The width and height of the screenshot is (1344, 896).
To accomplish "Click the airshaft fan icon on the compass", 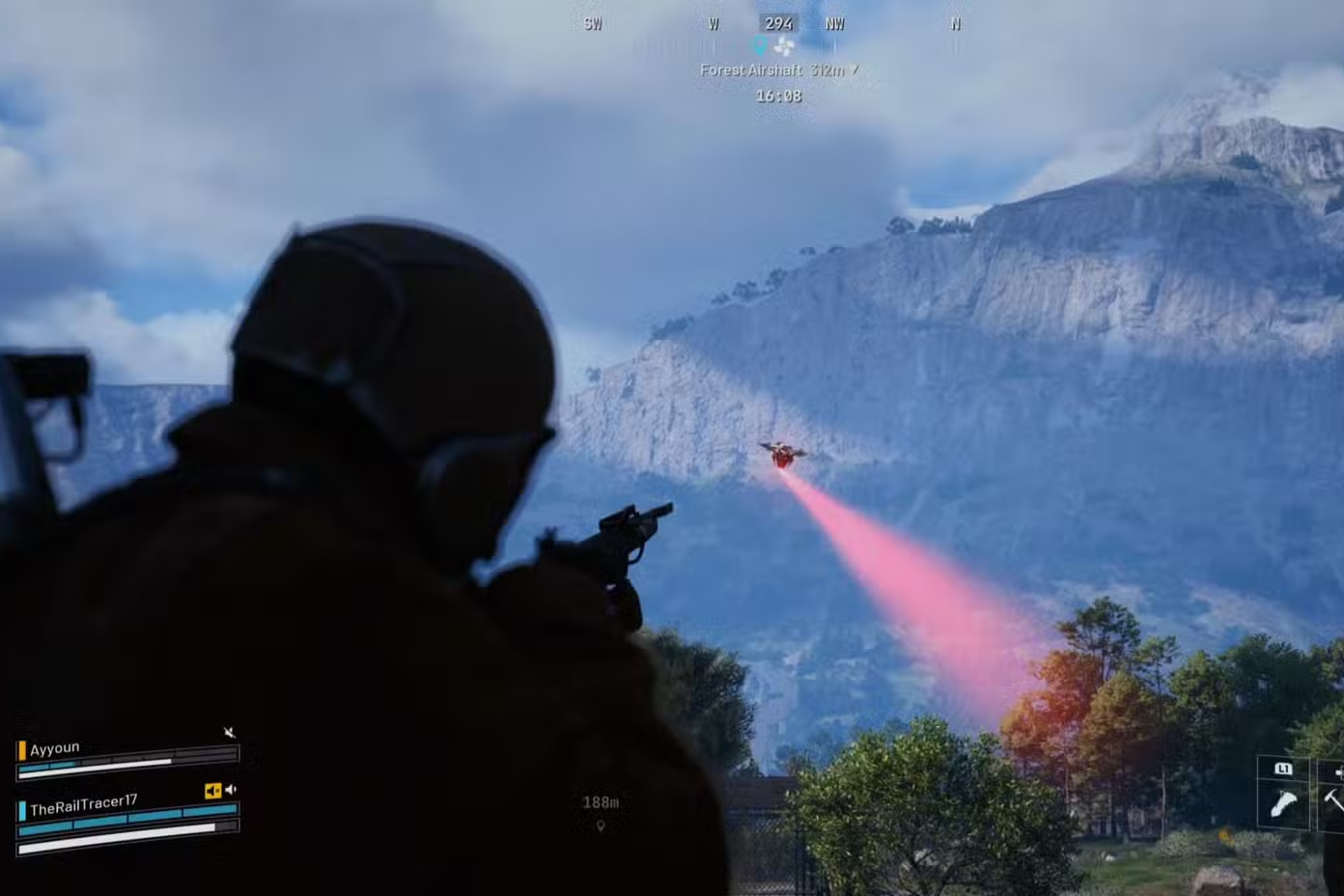I will click(x=784, y=45).
